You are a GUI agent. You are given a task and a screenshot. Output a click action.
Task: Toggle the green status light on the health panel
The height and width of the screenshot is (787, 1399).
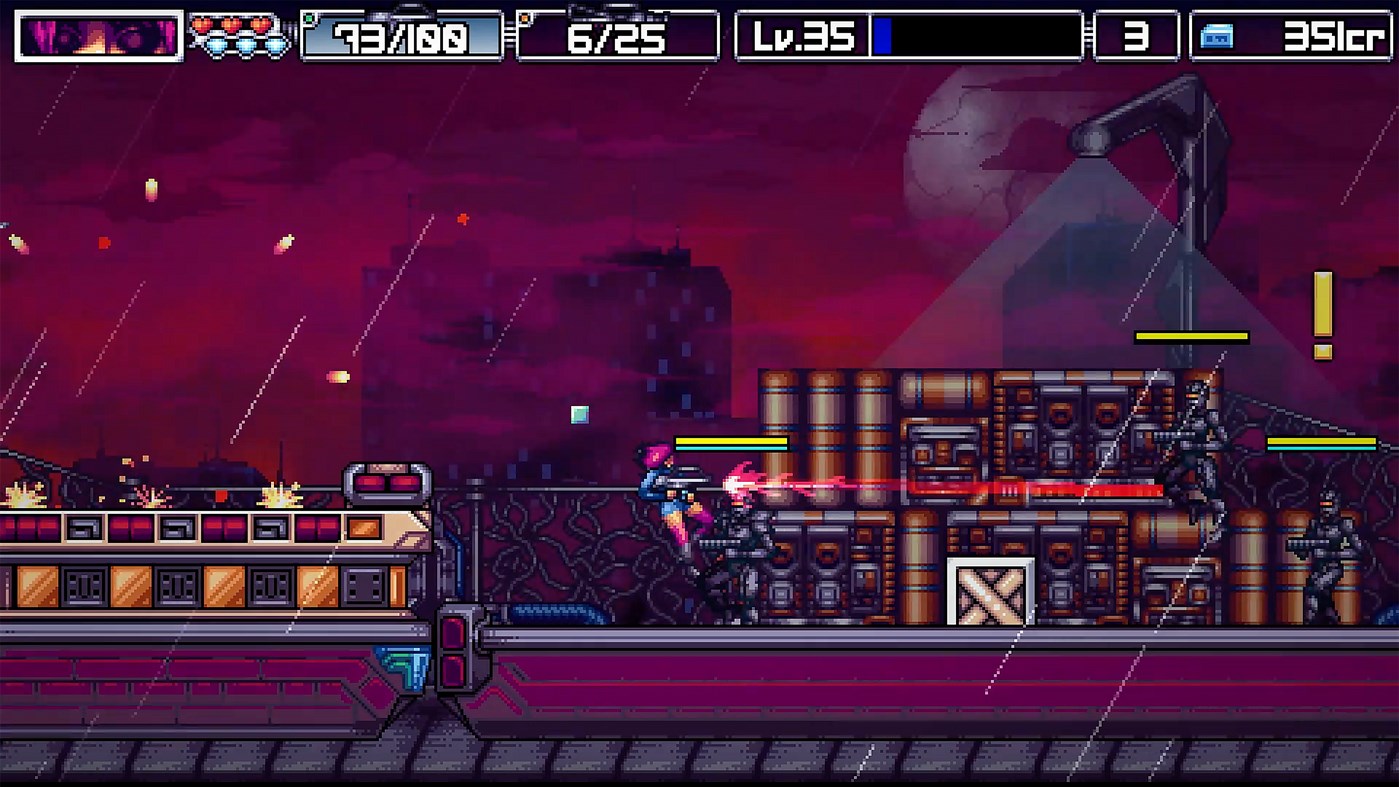click(x=309, y=17)
